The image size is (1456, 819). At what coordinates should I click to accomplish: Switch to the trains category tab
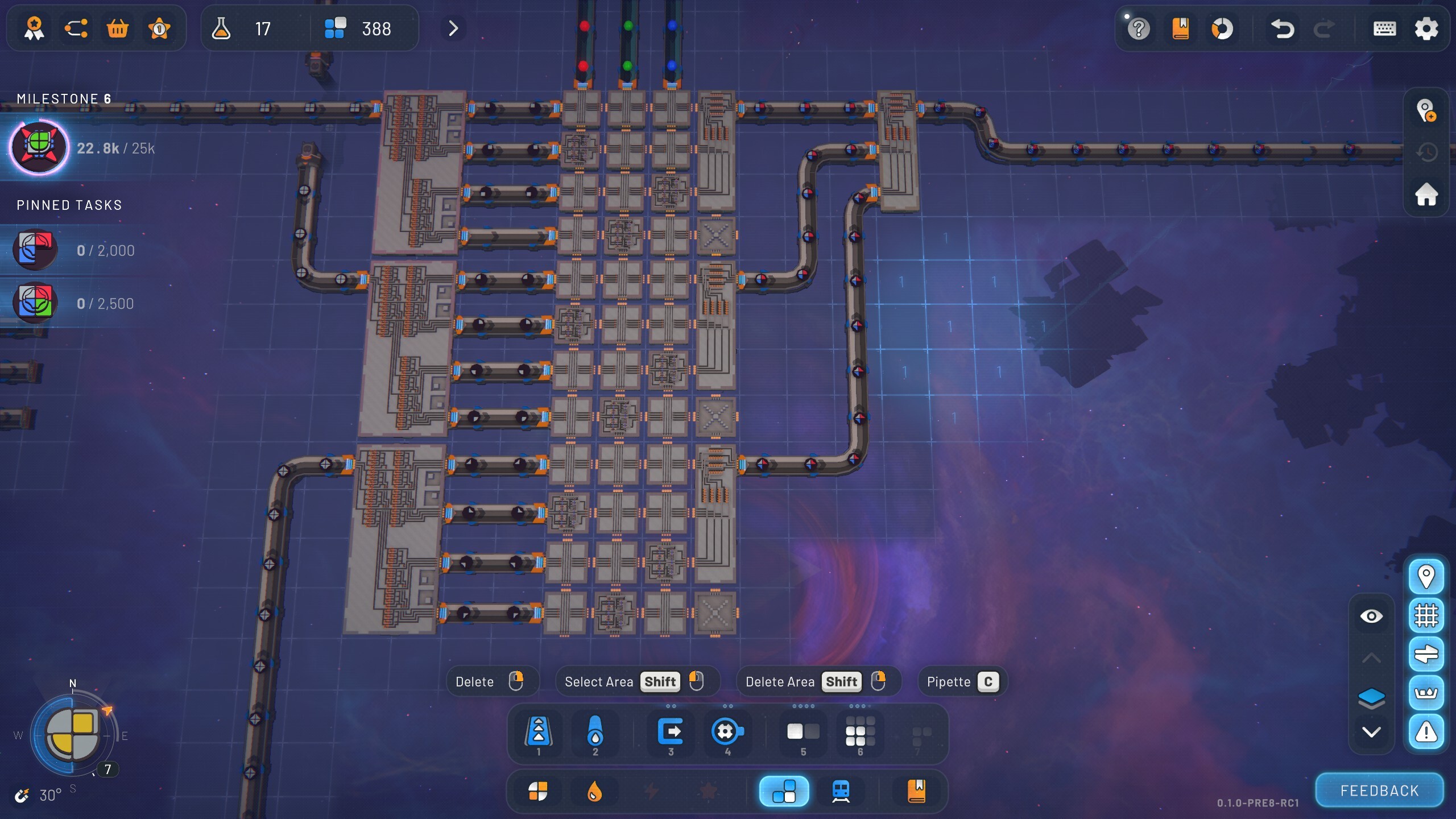(841, 791)
